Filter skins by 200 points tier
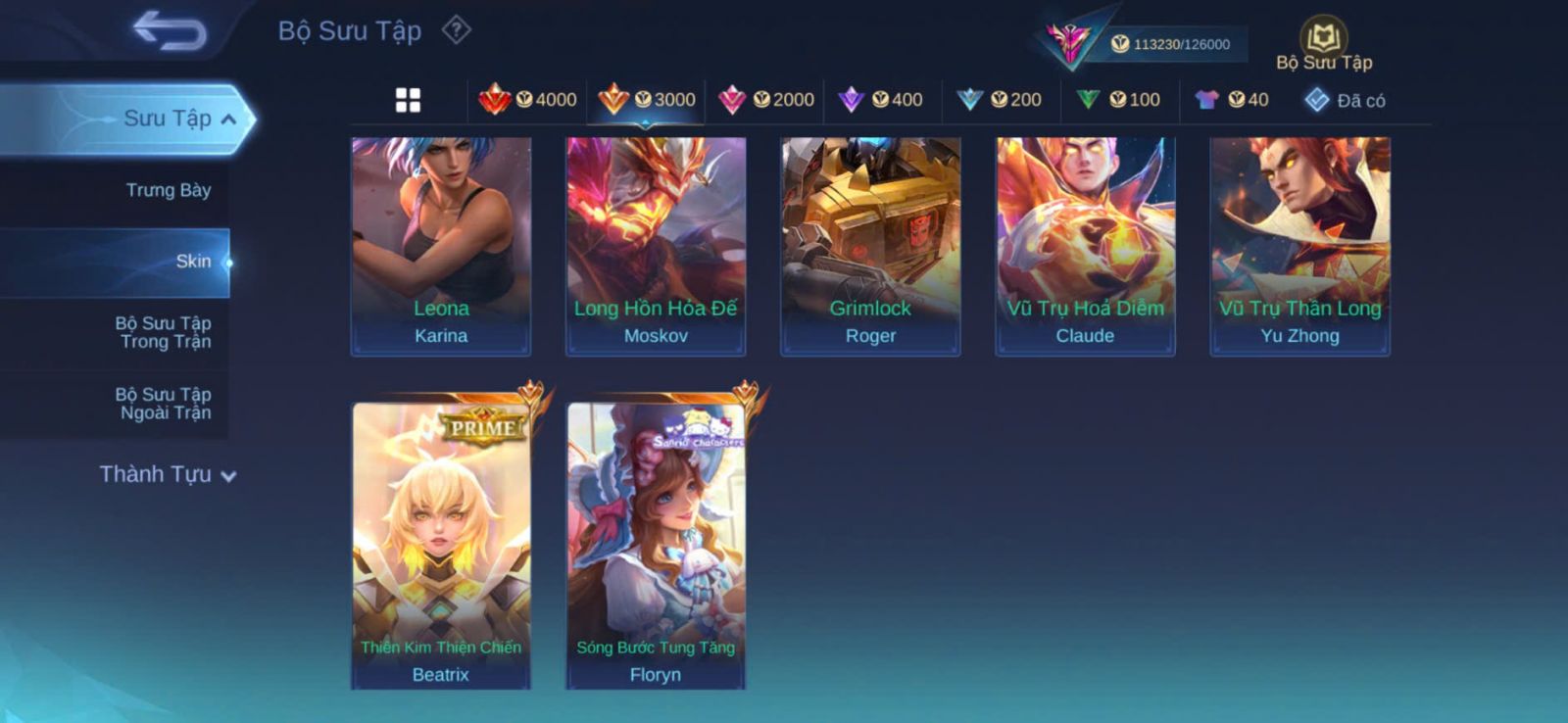The height and width of the screenshot is (723, 1568). 1000,100
